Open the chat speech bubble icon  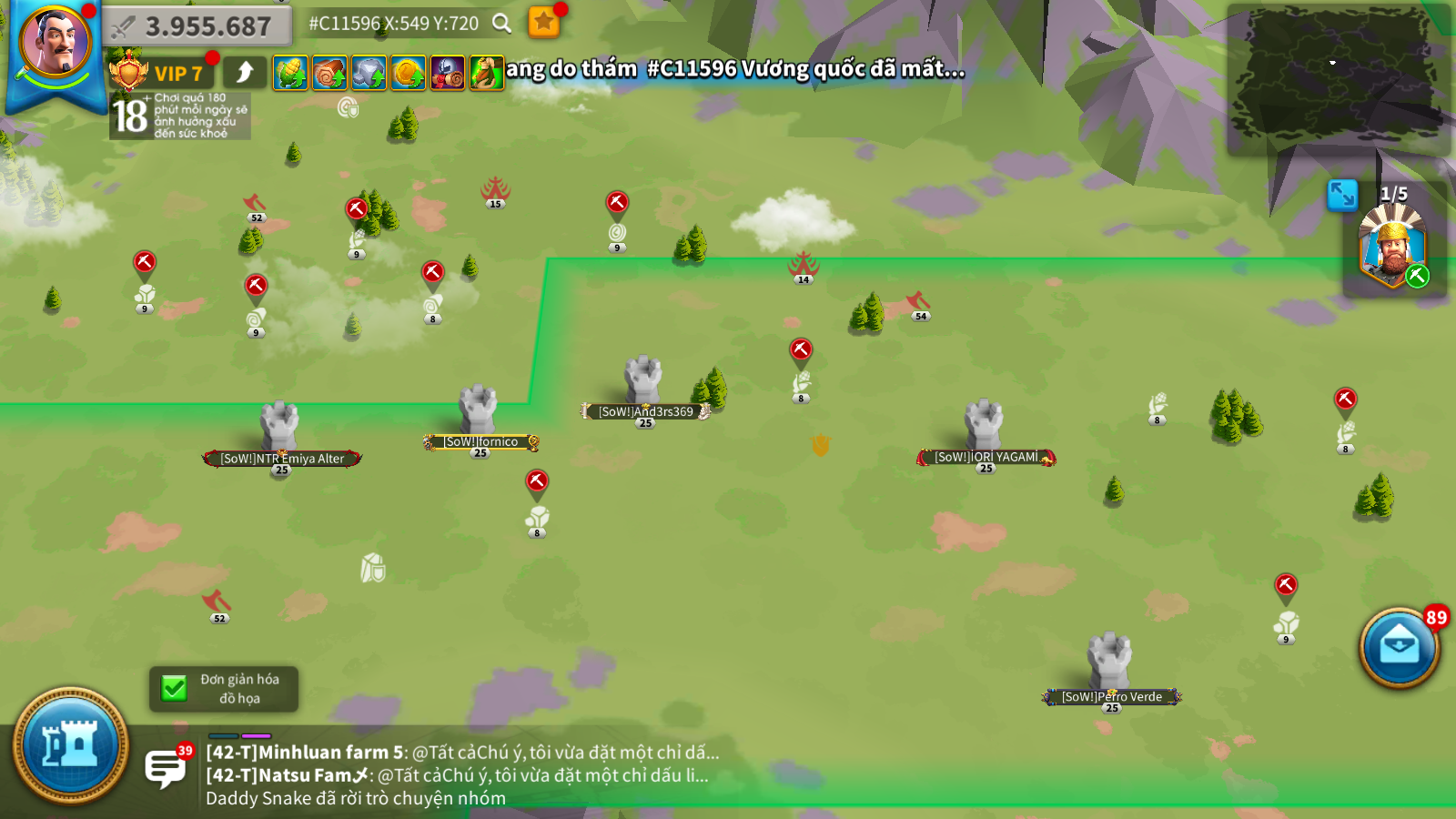[165, 767]
